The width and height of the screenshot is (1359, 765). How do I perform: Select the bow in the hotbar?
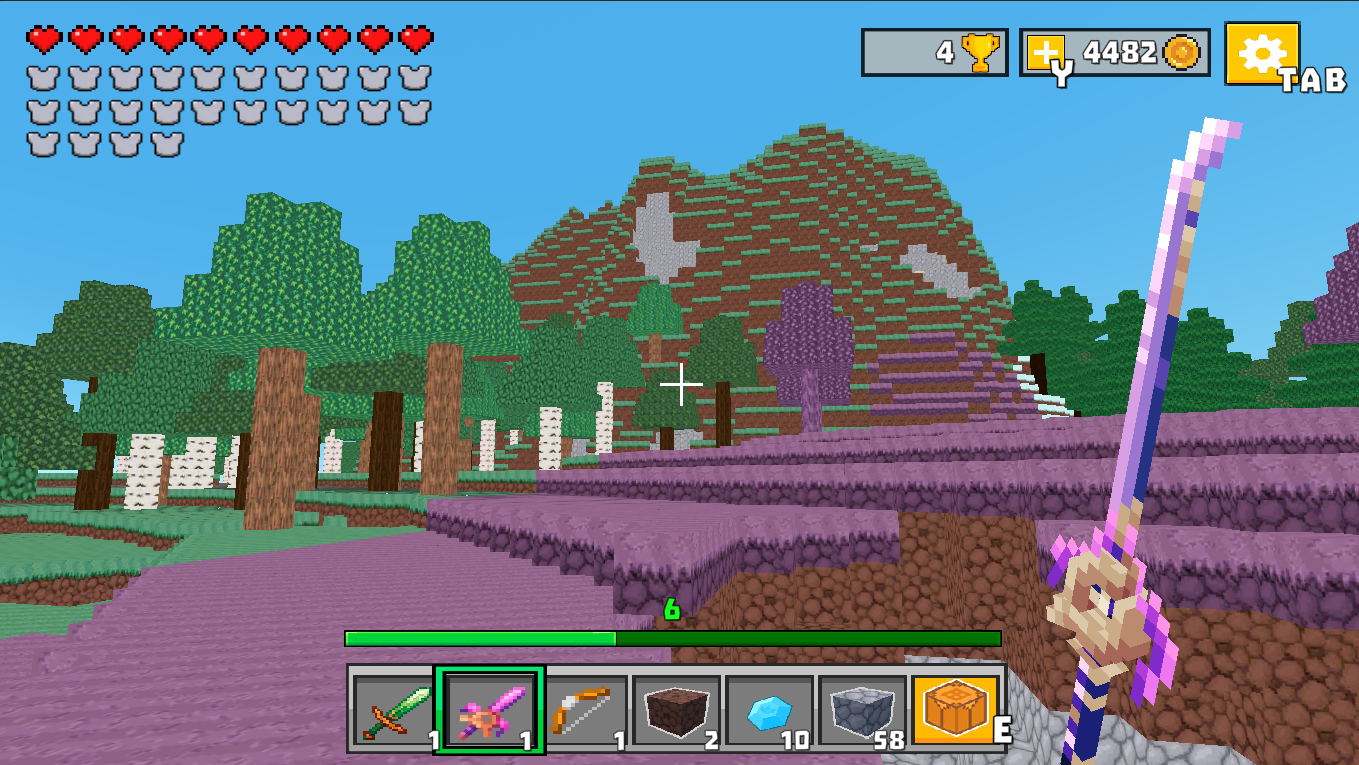(581, 710)
